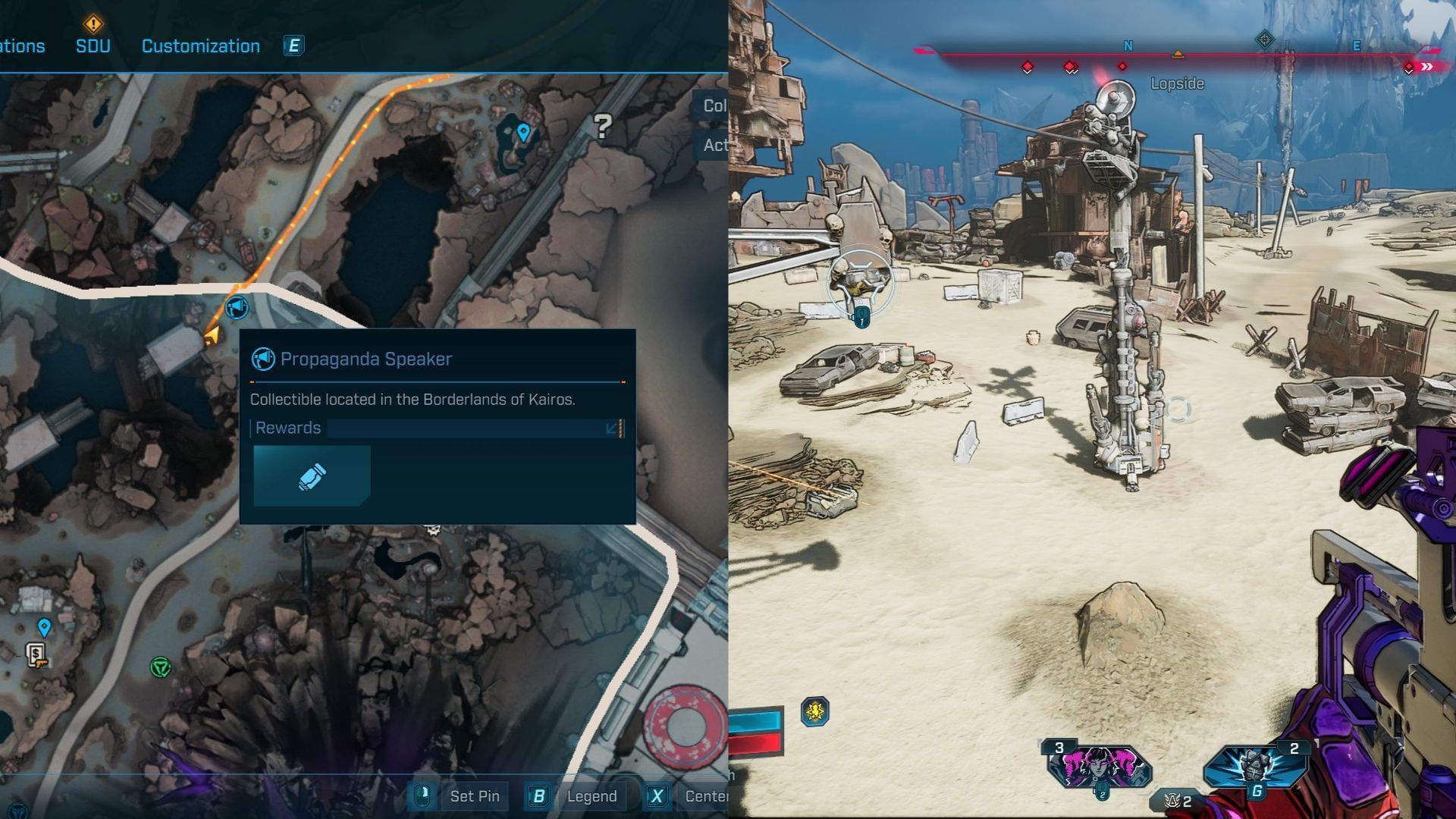Open the Customization tab
The height and width of the screenshot is (819, 1456).
[200, 46]
